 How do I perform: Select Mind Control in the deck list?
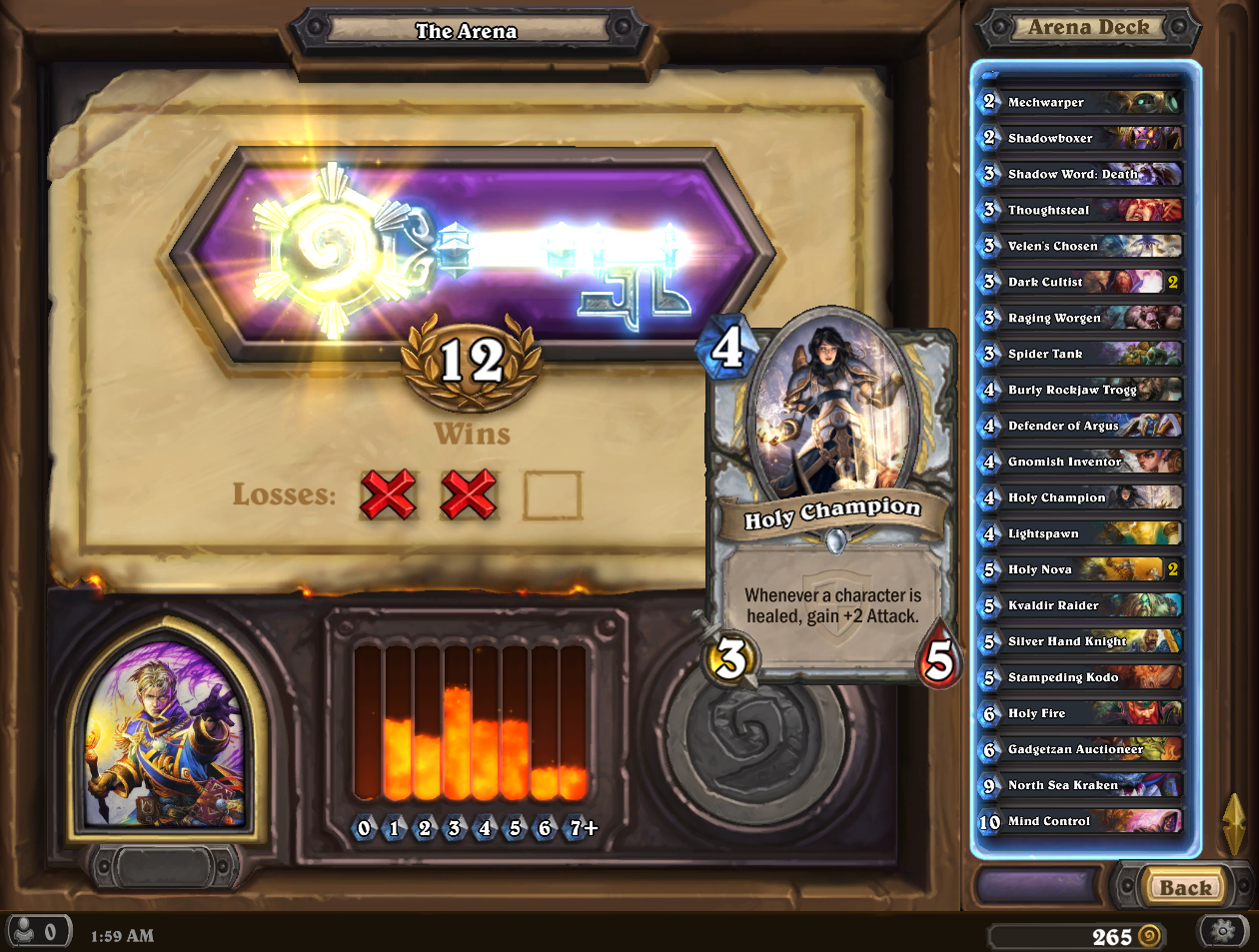click(1081, 821)
